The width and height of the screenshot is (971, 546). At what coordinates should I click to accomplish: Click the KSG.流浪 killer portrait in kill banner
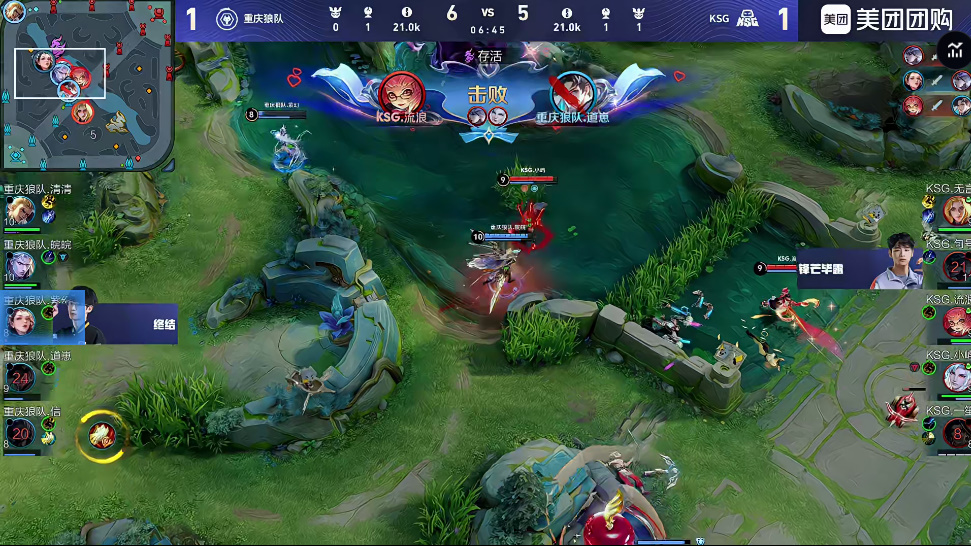point(402,93)
